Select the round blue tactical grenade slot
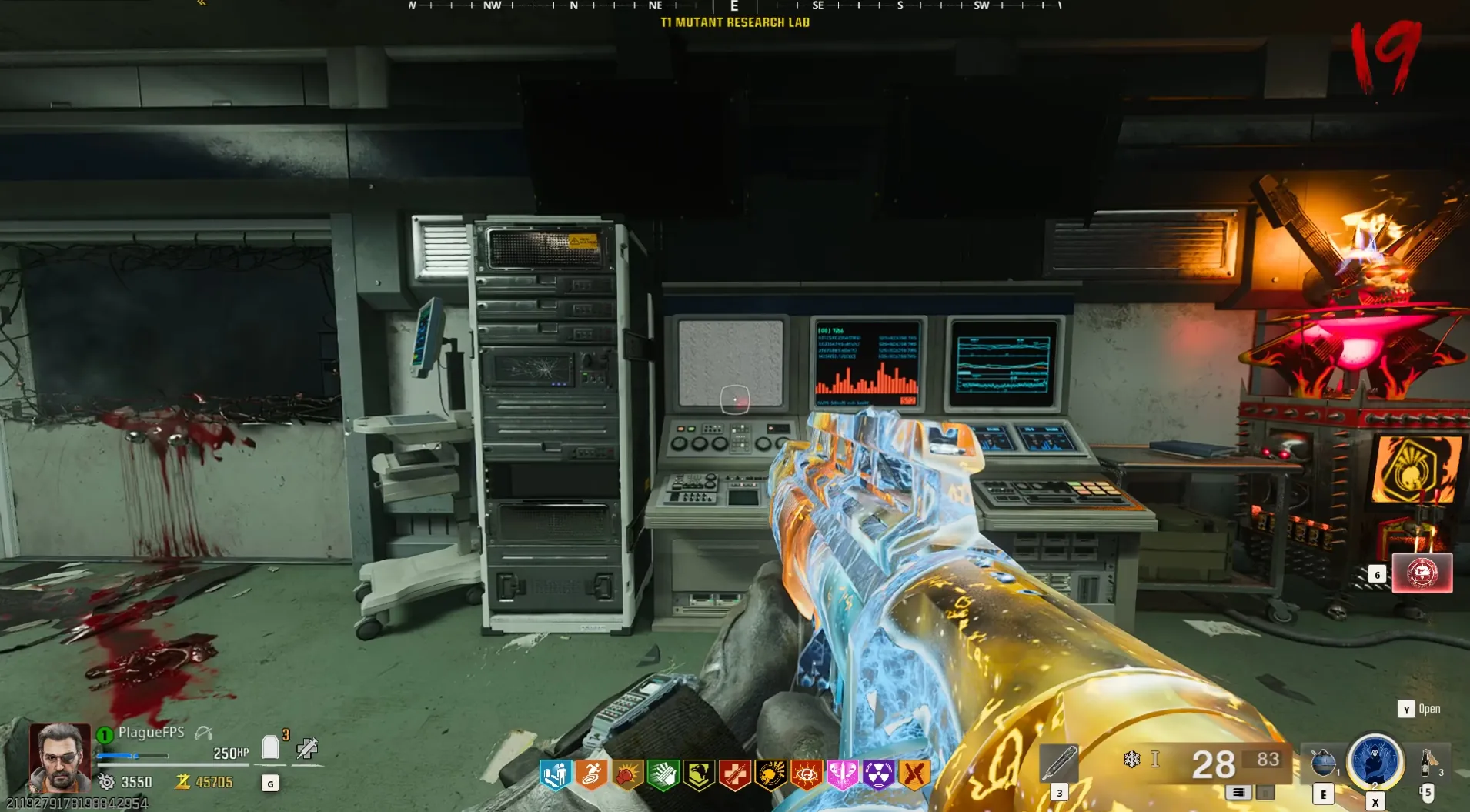The image size is (1470, 812). tap(1323, 762)
